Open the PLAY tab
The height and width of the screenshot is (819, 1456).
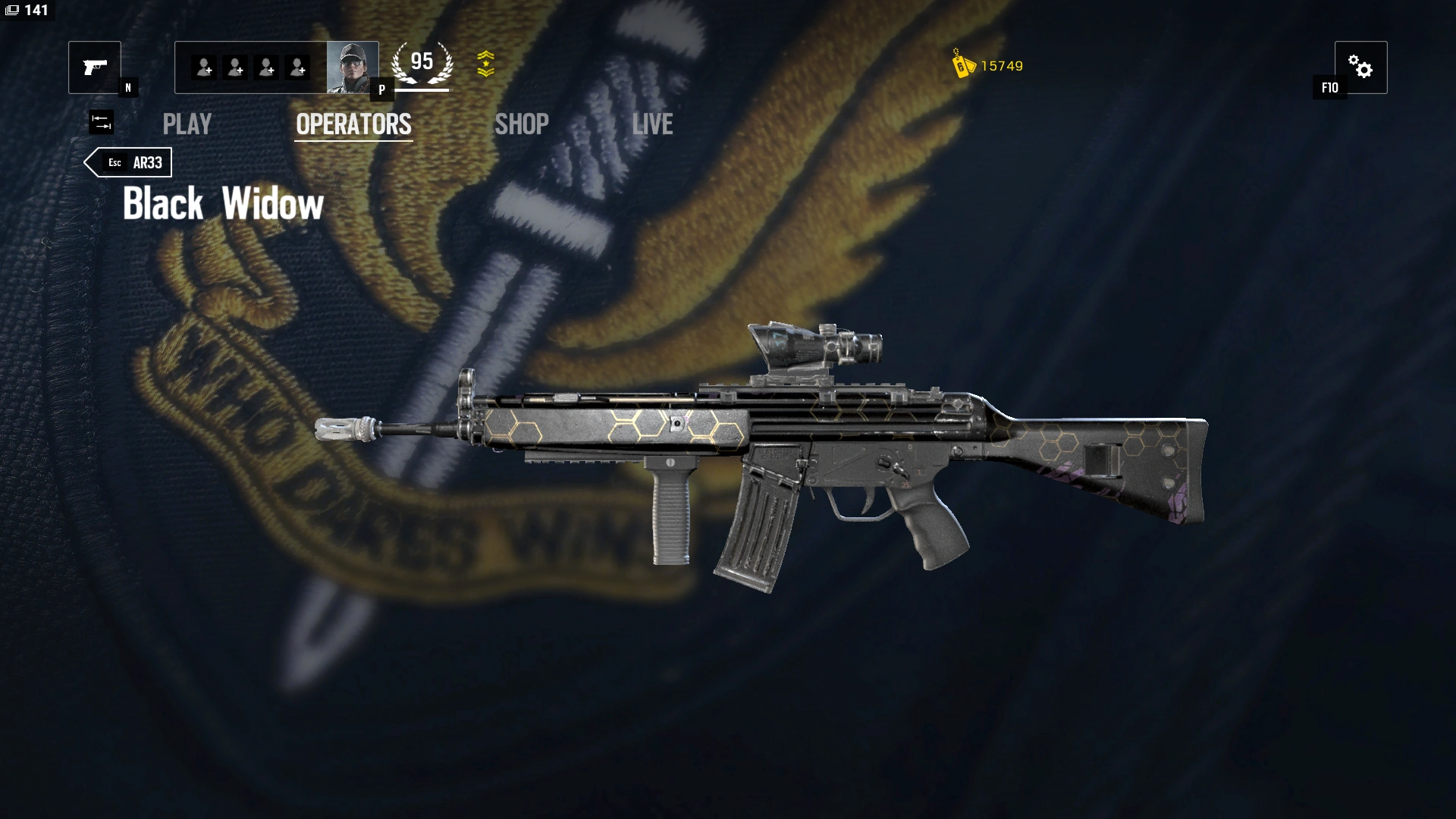187,124
